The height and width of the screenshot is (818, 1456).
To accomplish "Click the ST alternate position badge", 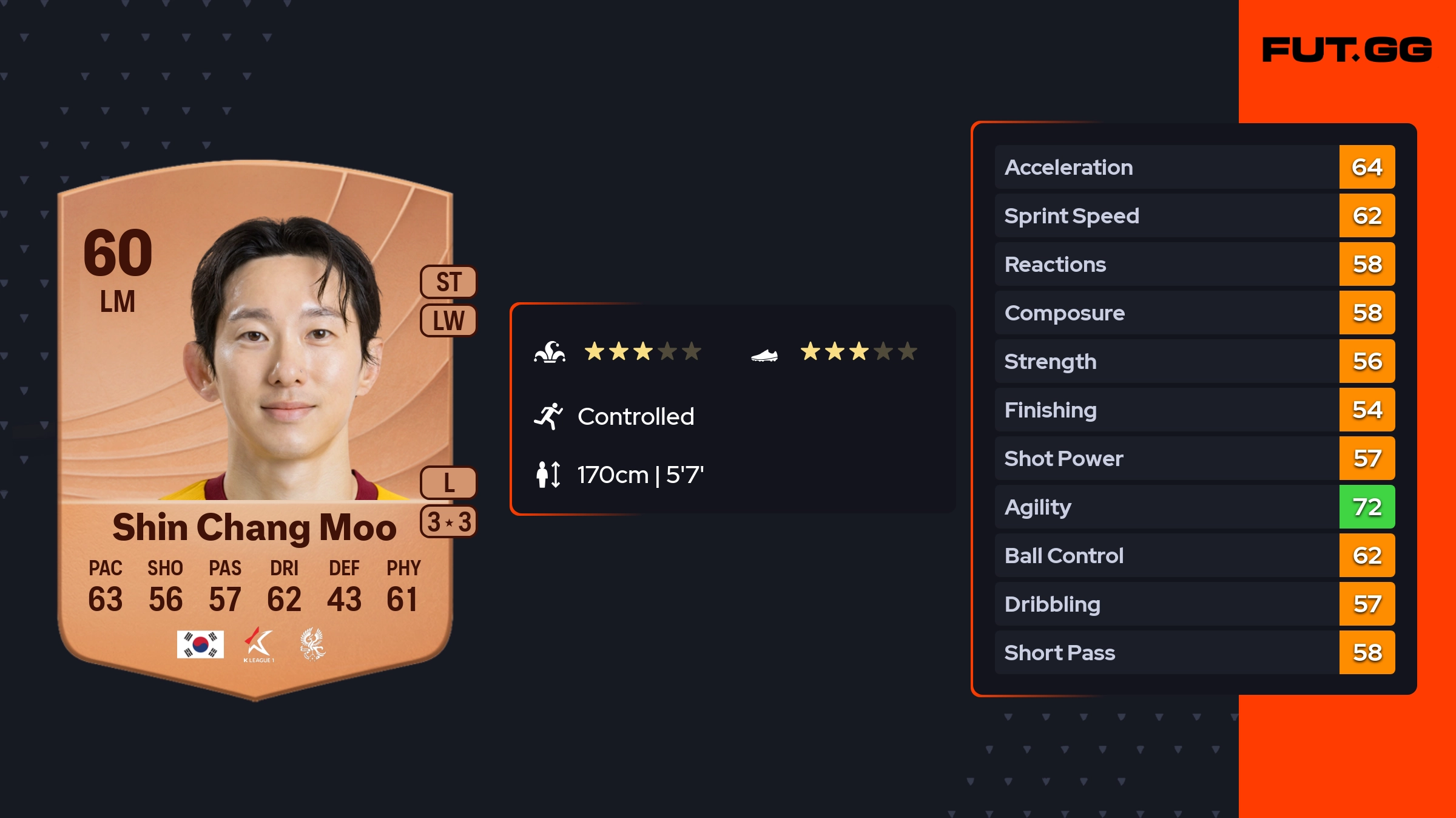I will (448, 282).
